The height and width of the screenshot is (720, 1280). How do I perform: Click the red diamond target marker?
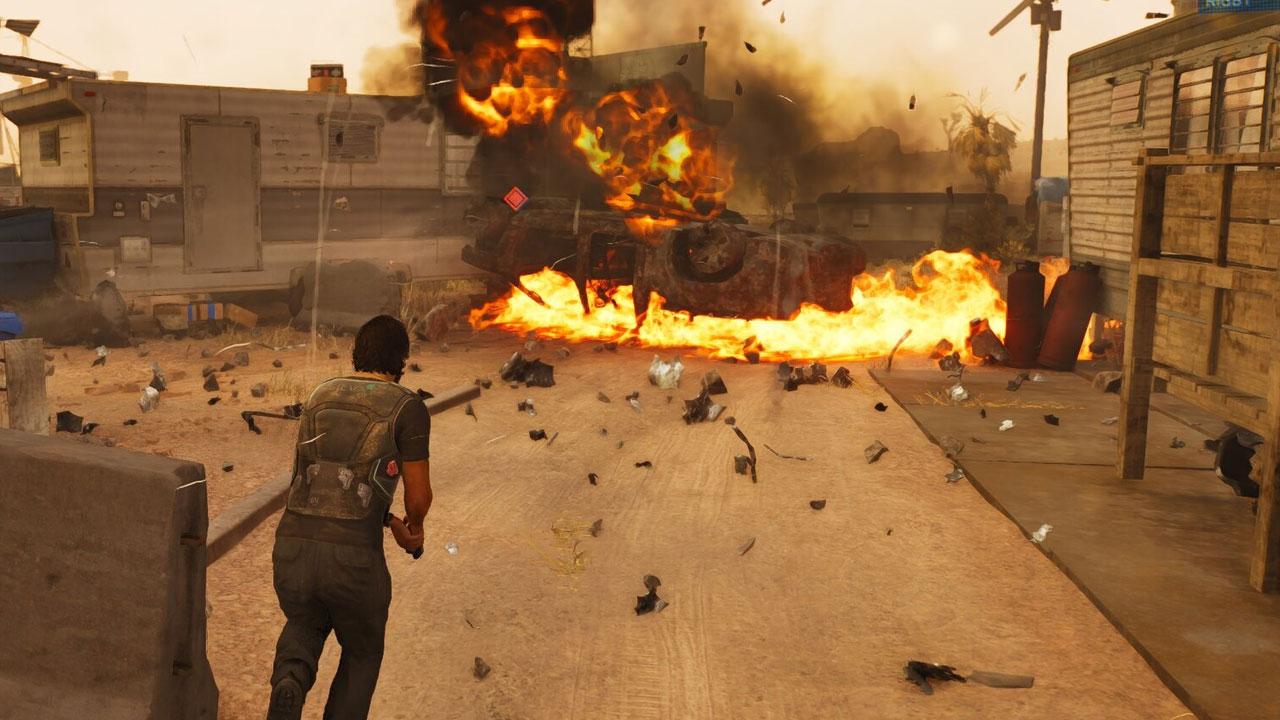(x=515, y=199)
